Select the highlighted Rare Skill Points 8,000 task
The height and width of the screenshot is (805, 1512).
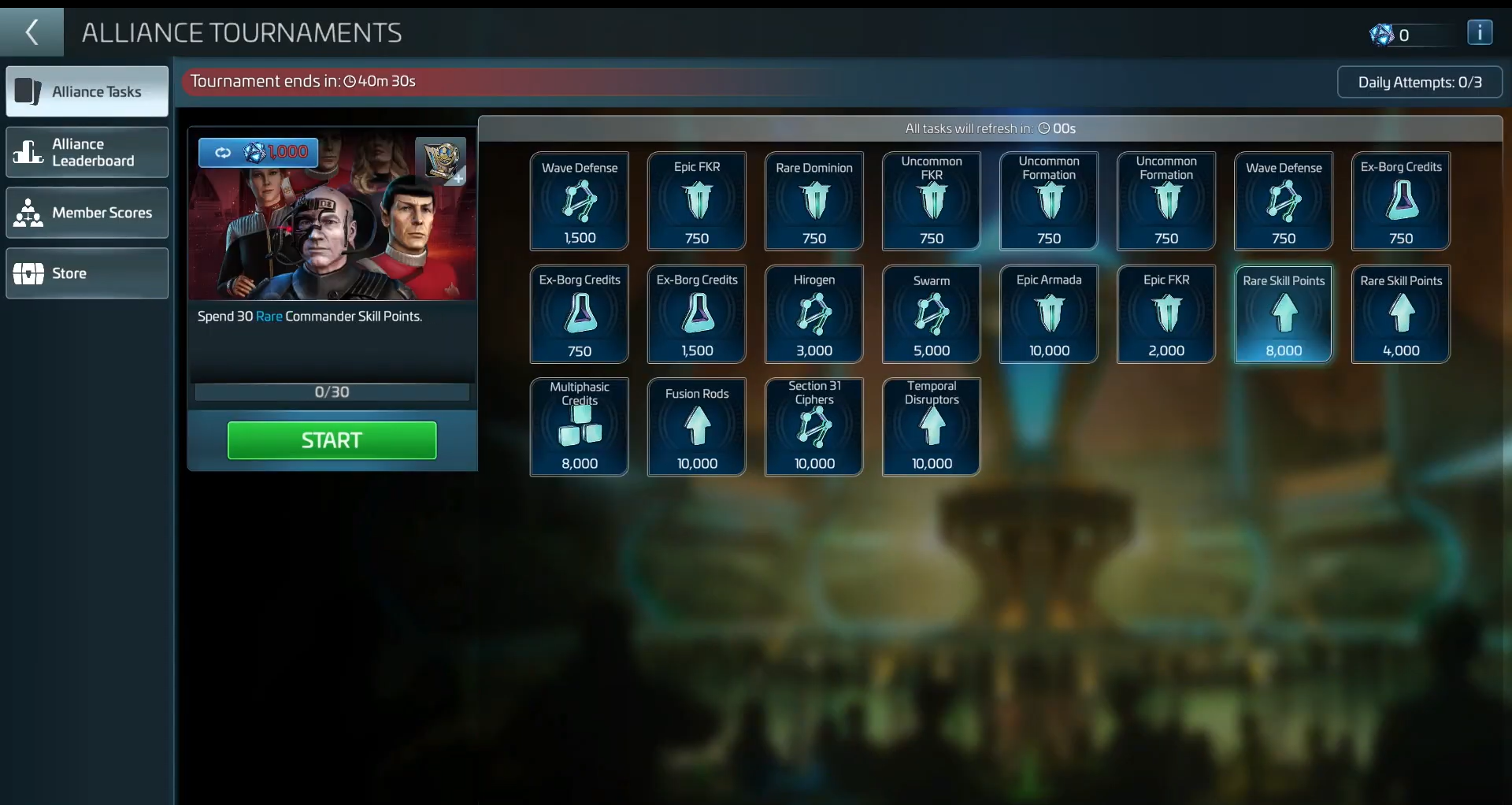point(1283,313)
